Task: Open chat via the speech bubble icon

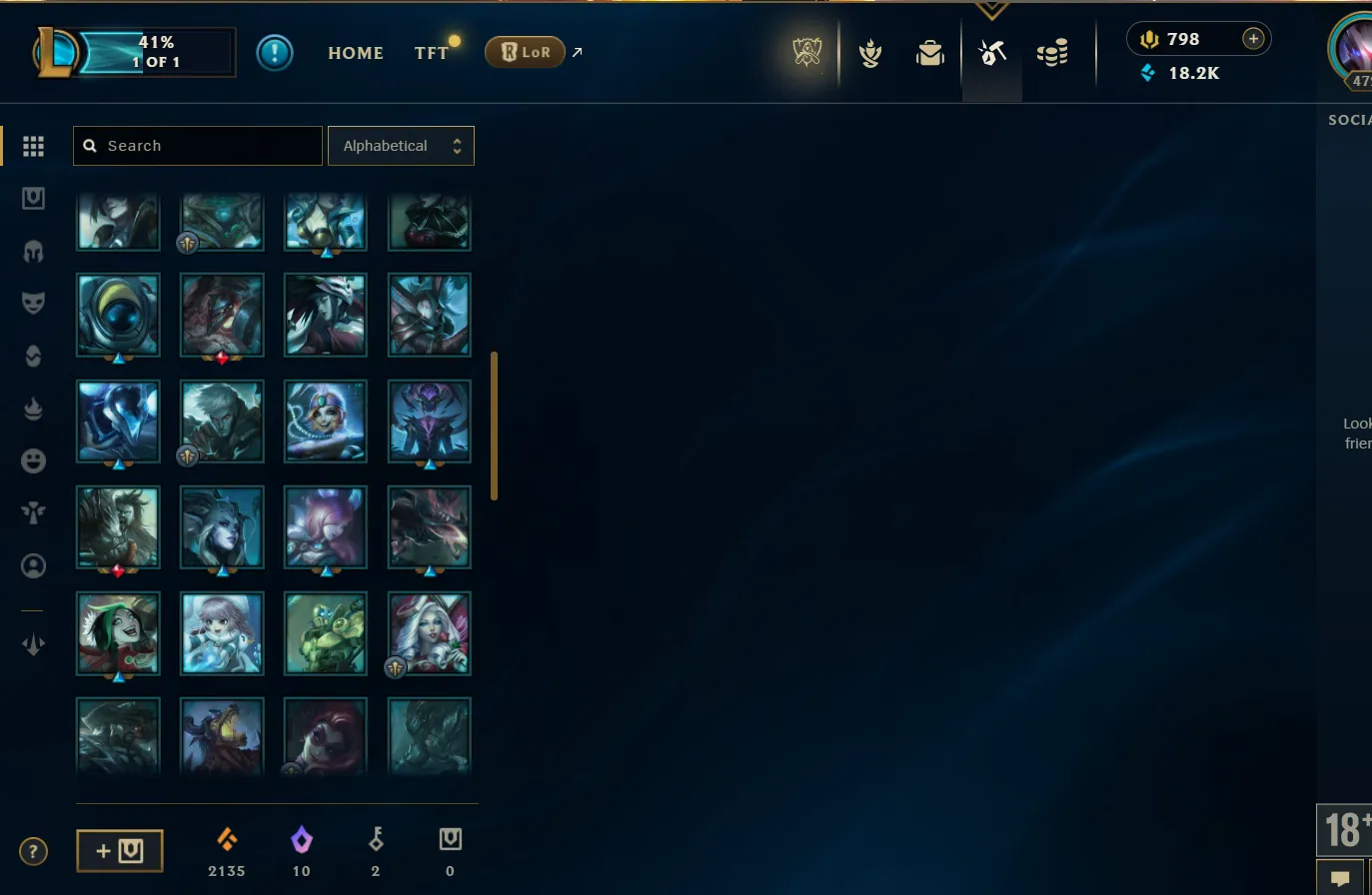Action: coord(1340,878)
